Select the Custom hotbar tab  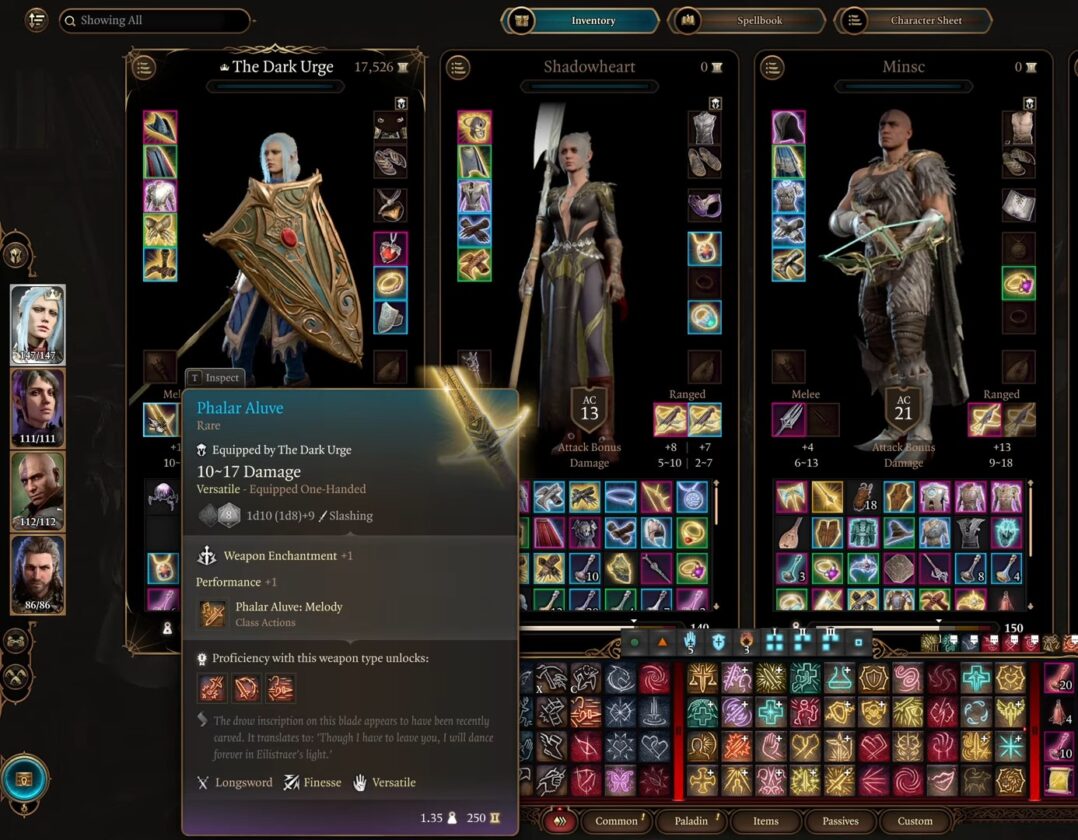click(915, 821)
